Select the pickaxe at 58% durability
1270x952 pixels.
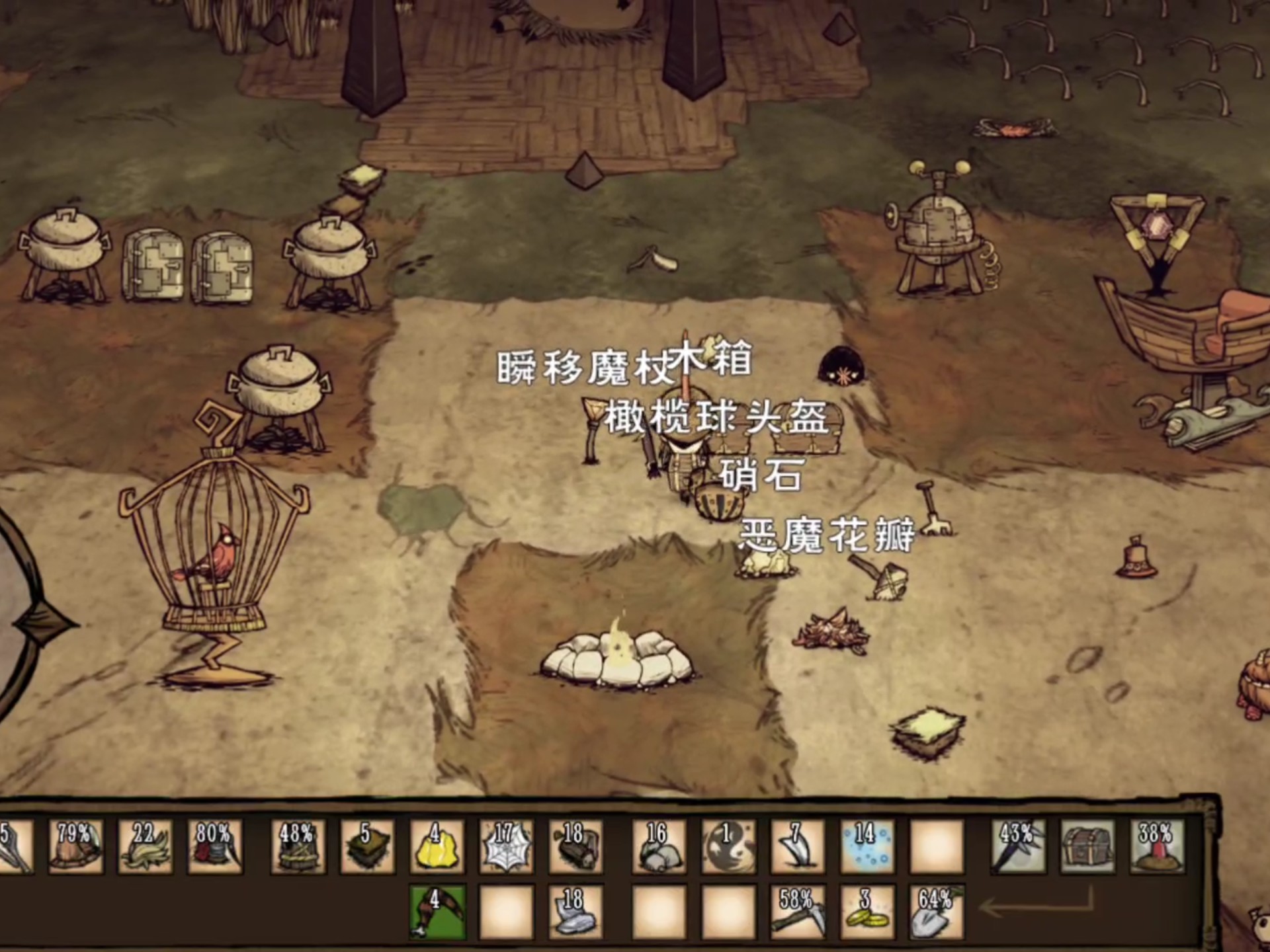[x=798, y=912]
